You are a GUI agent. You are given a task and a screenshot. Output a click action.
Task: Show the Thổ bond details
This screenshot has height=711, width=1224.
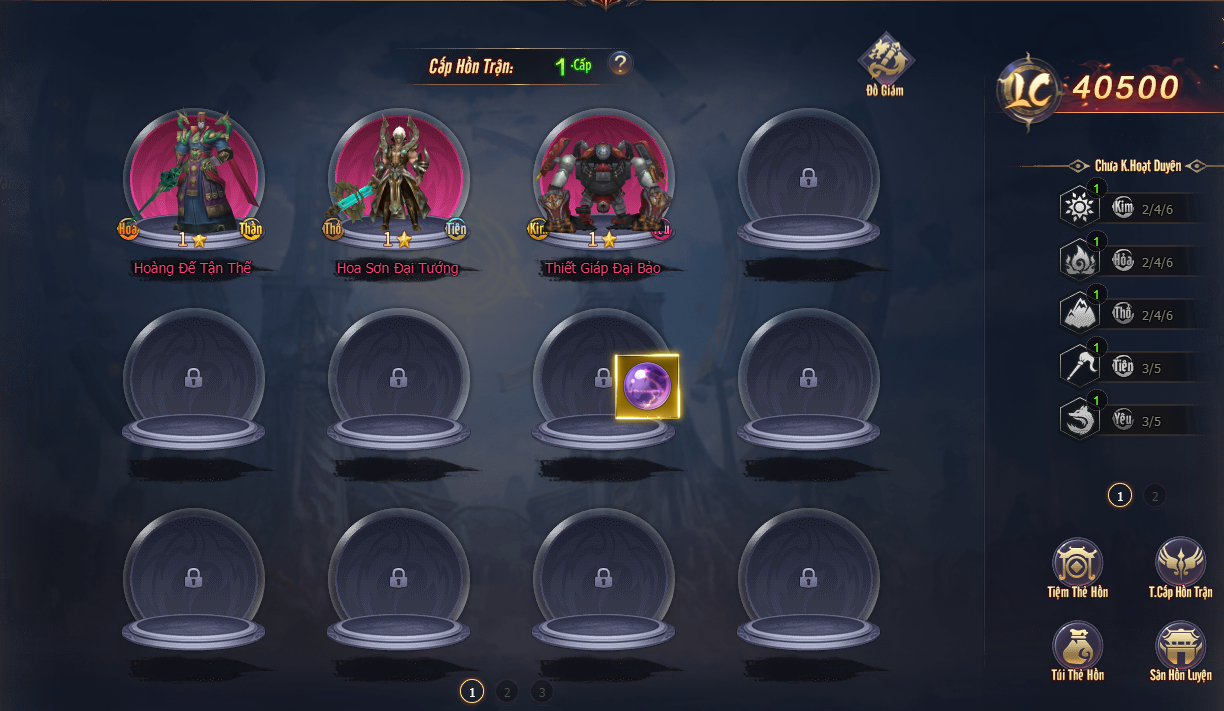pos(1080,314)
